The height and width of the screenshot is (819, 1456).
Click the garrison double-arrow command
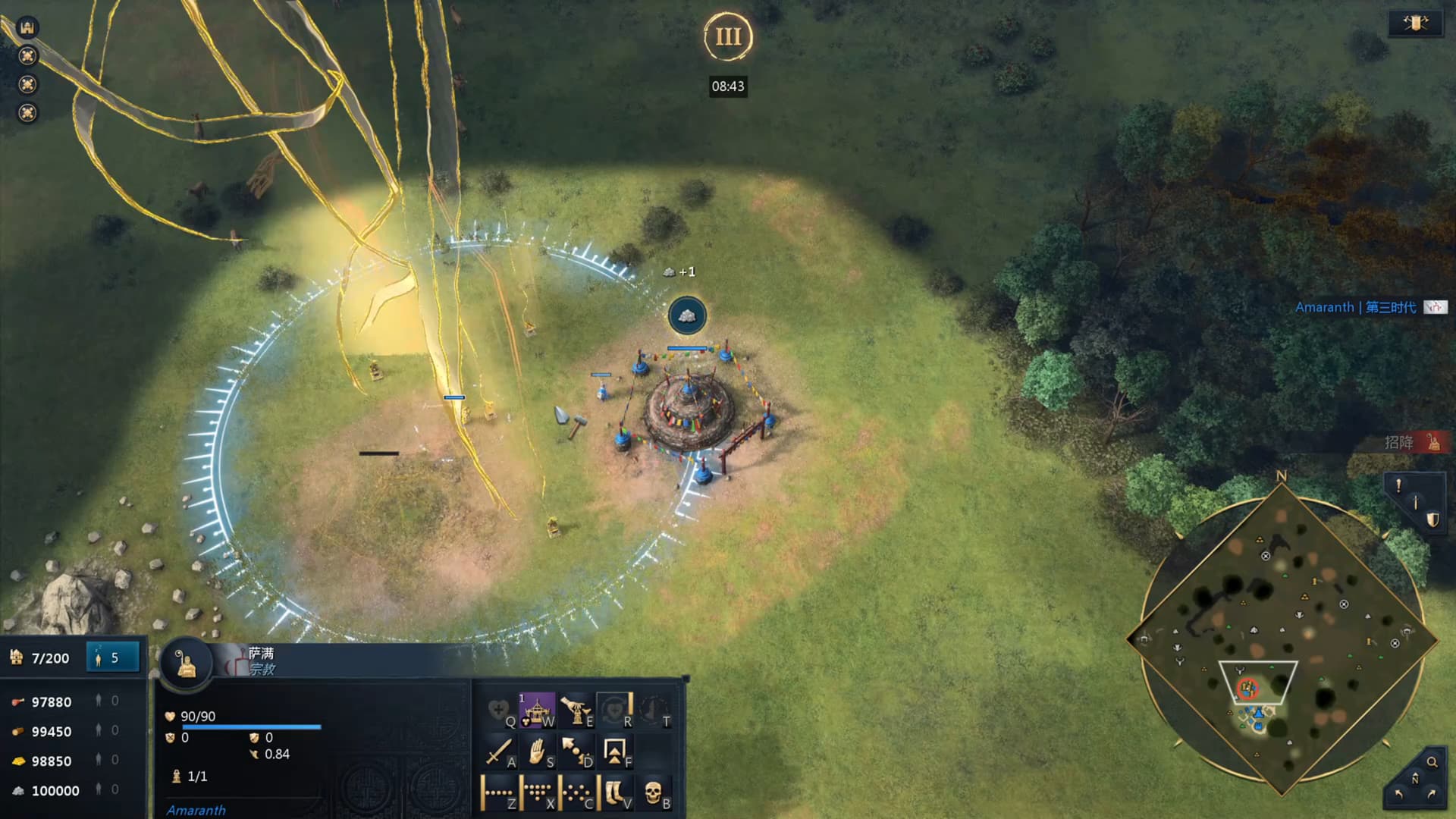click(x=614, y=752)
